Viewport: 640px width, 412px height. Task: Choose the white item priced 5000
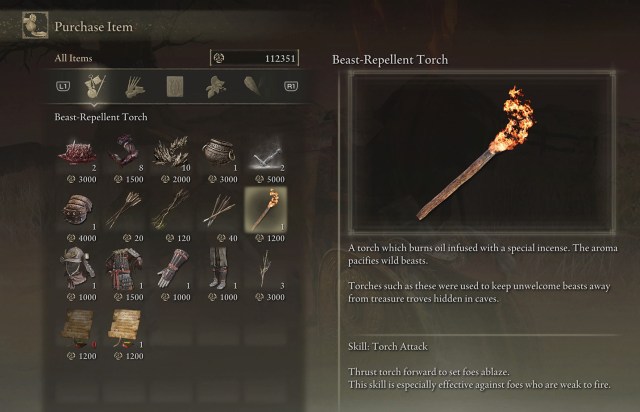[264, 153]
